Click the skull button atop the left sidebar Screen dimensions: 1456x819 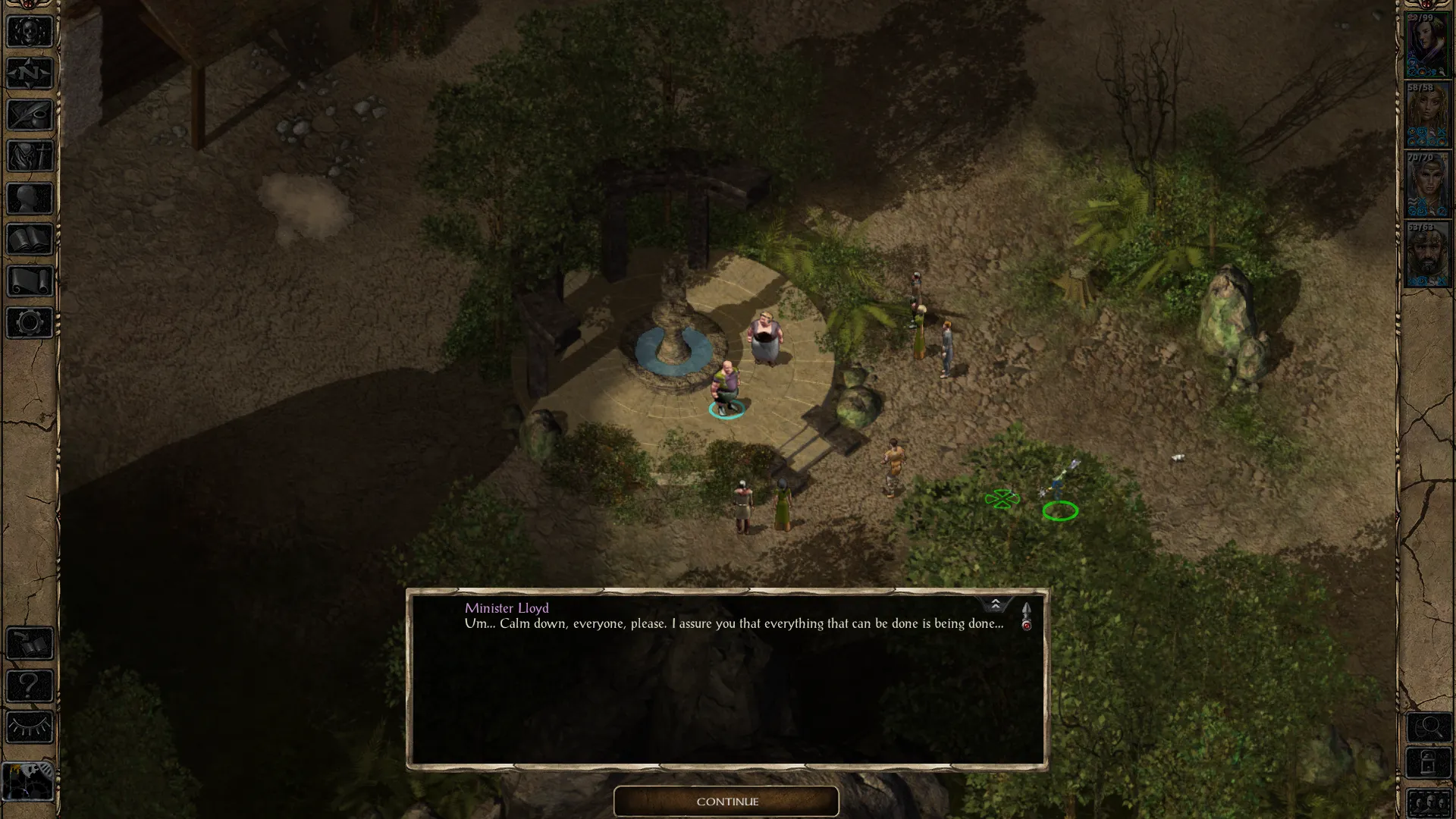(30, 32)
